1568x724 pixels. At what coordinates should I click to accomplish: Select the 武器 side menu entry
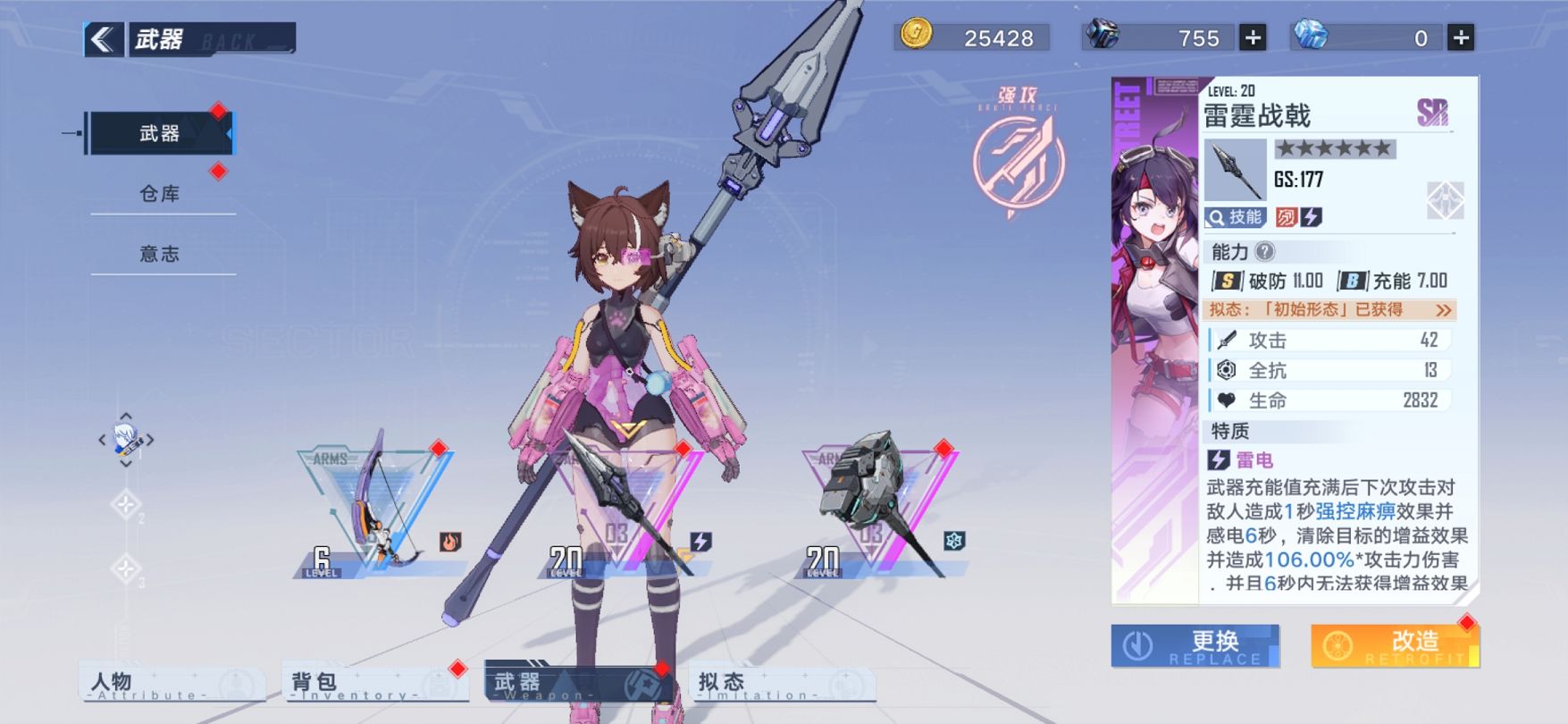tap(159, 133)
